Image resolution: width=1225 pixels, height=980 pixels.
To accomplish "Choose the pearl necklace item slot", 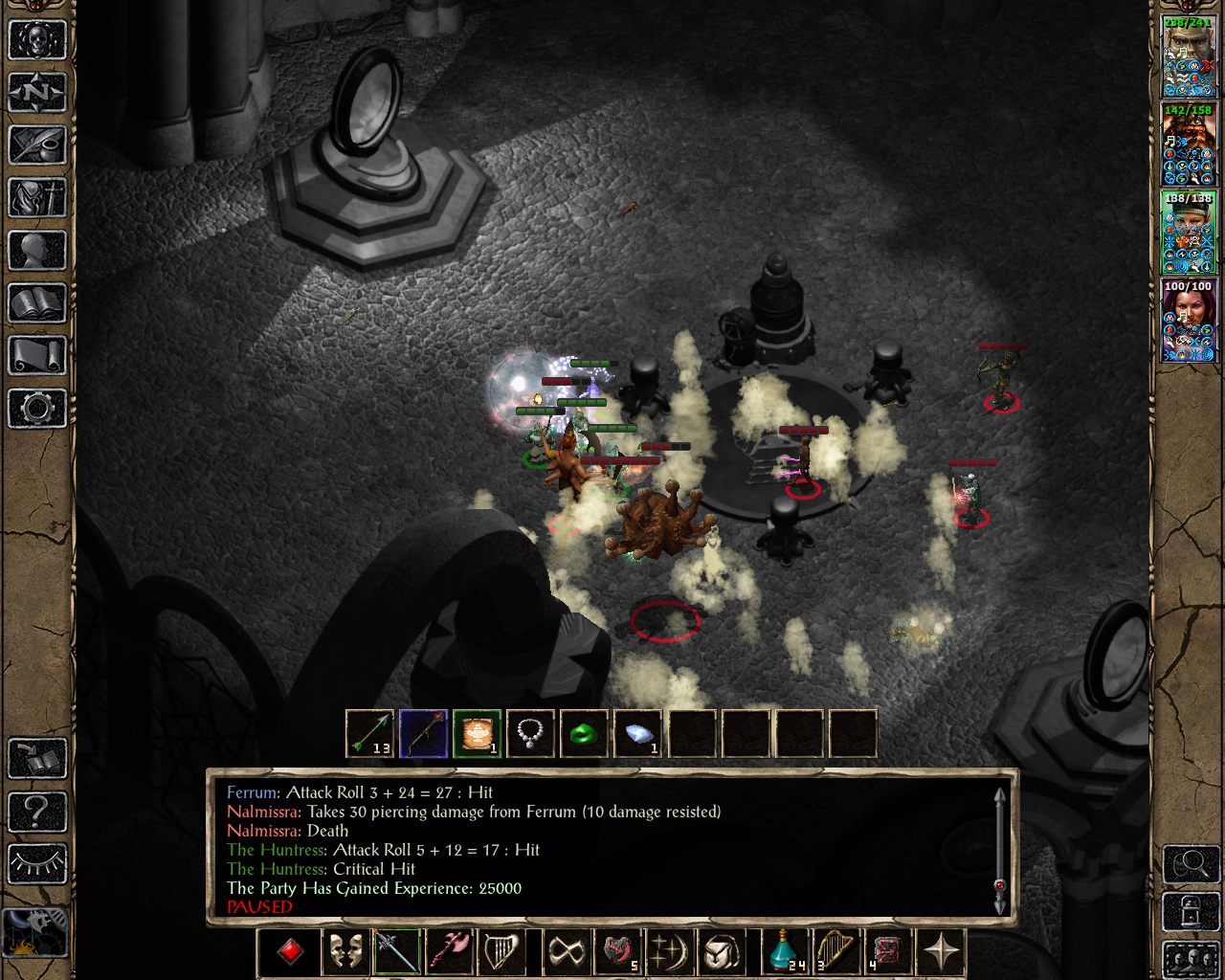I will 530,734.
